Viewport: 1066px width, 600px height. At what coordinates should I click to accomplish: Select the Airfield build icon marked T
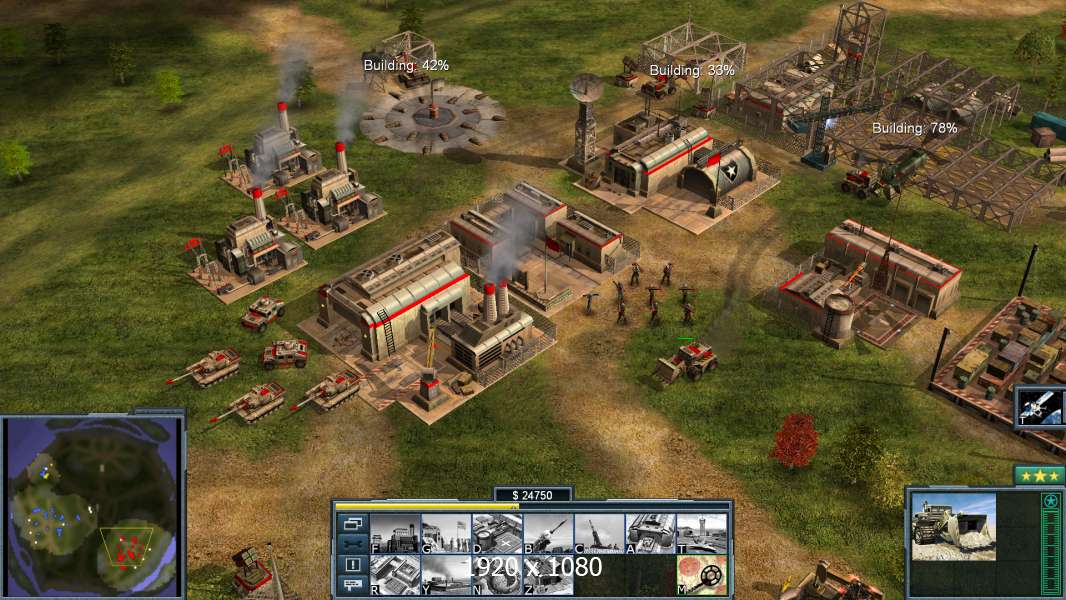click(x=701, y=533)
